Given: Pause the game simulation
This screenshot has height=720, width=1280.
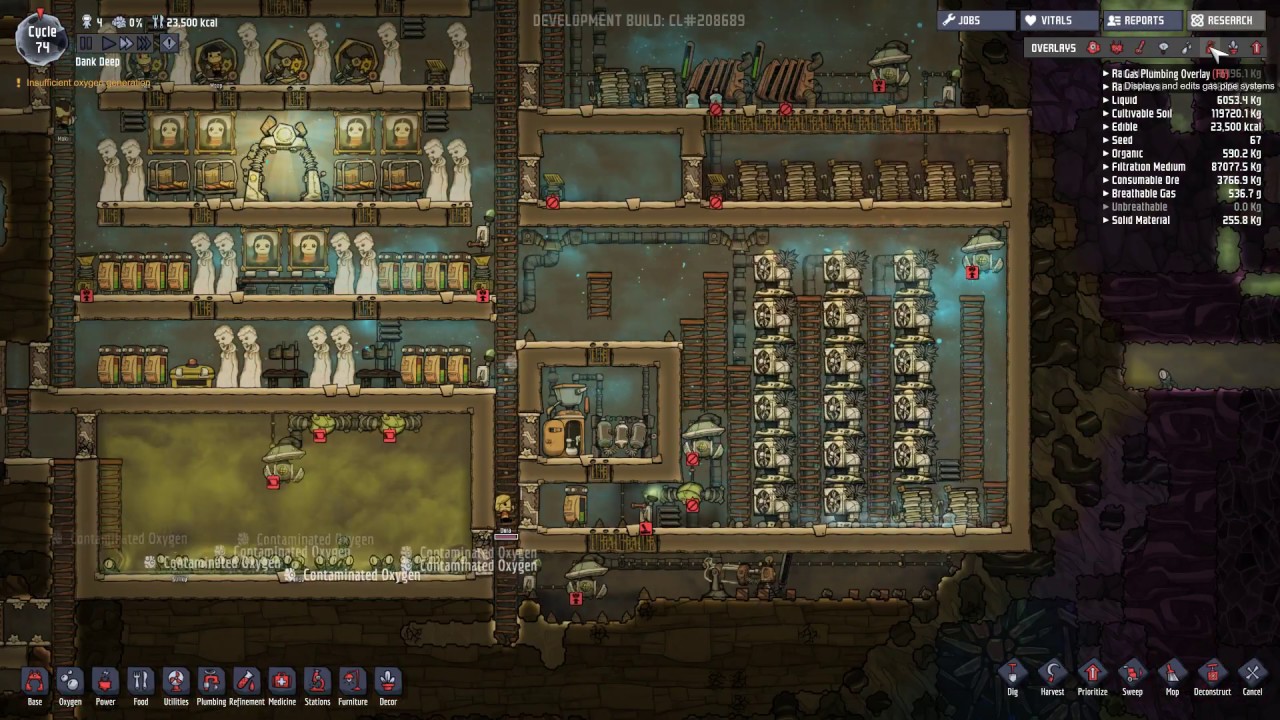Looking at the screenshot, I should 85,43.
